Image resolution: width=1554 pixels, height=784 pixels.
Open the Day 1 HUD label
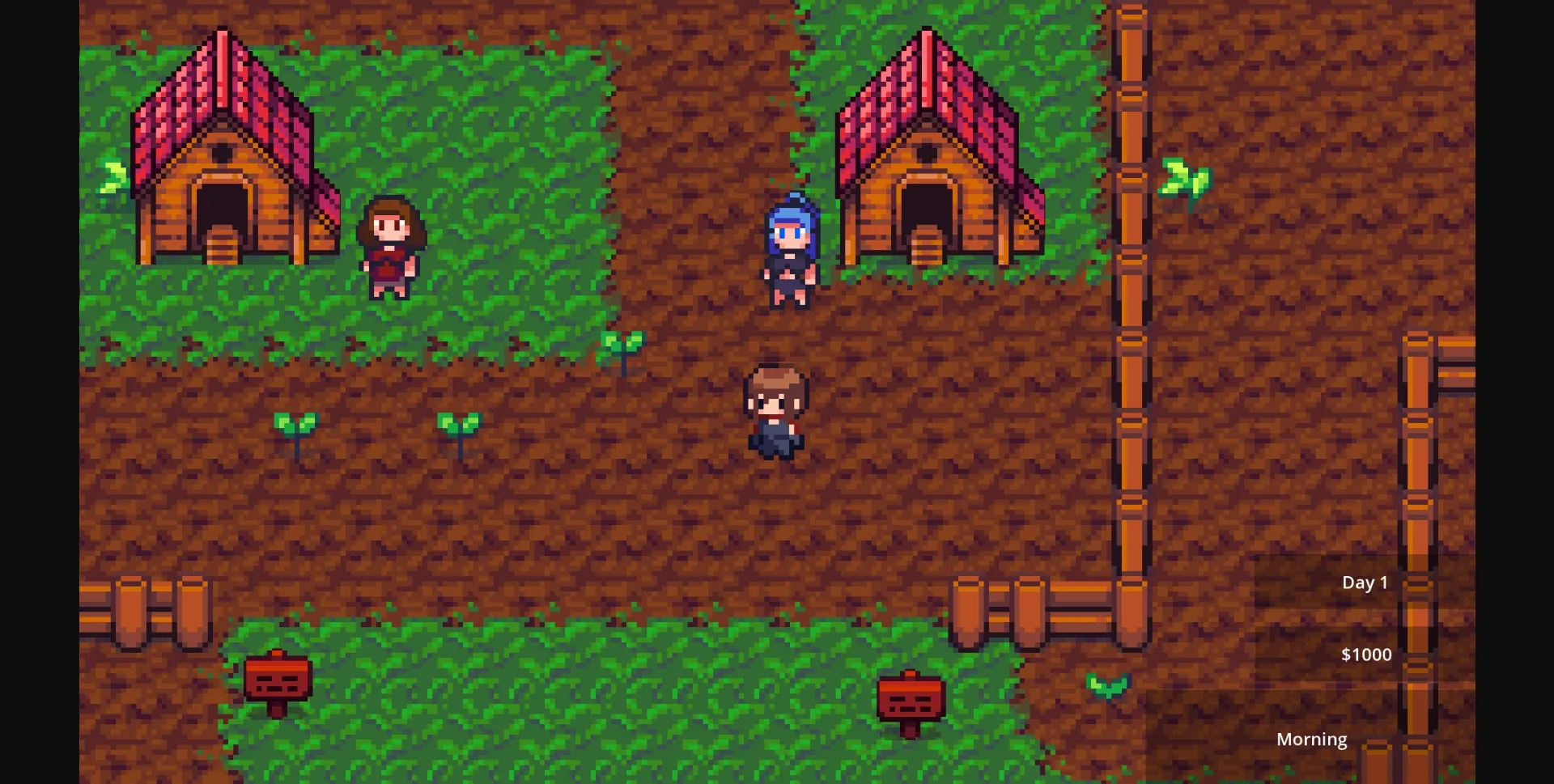1365,582
